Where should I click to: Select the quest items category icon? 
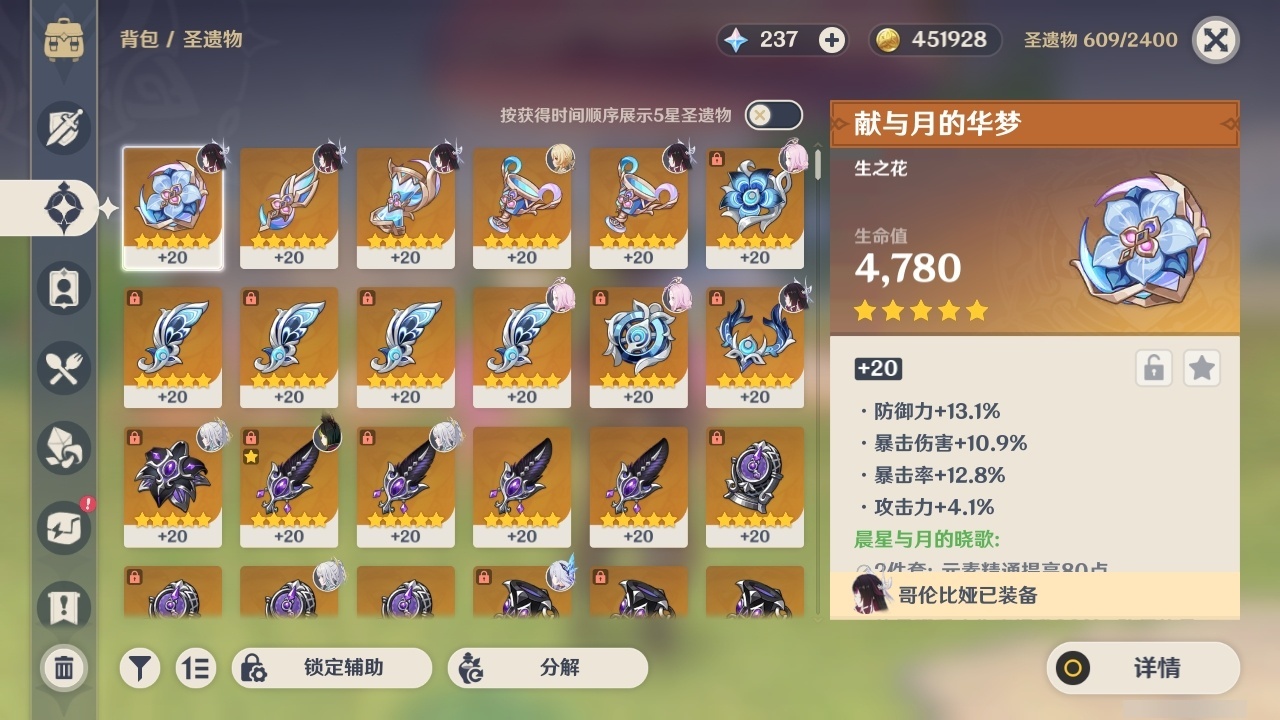[63, 600]
